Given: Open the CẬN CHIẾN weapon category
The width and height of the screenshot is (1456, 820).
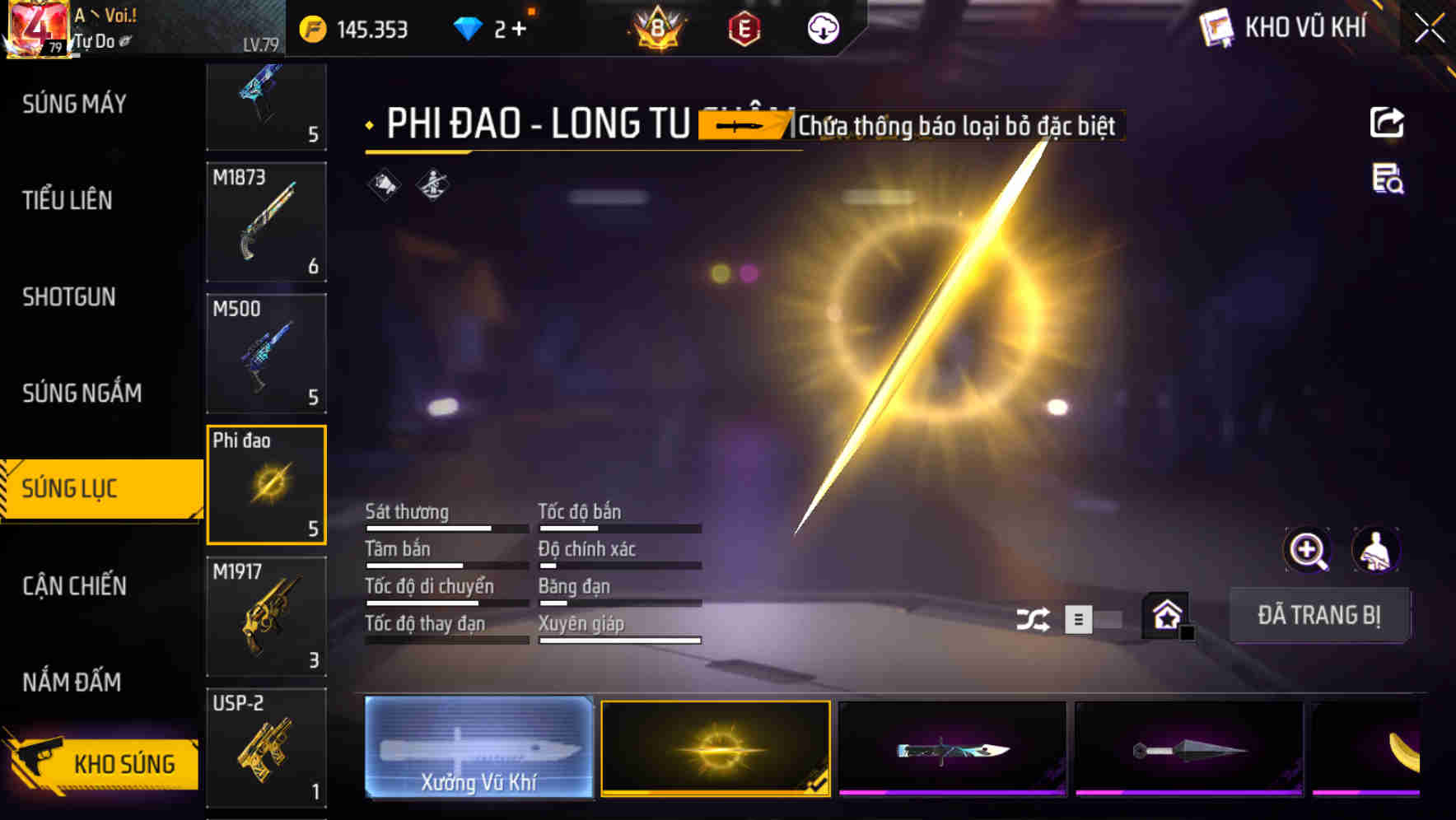Looking at the screenshot, I should click(75, 585).
